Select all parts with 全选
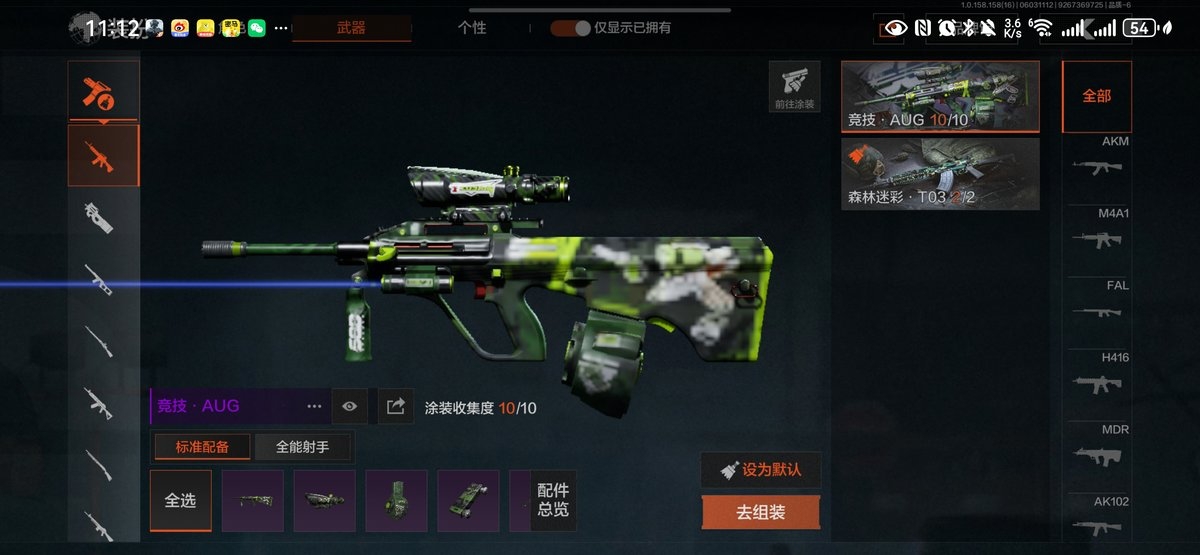1200x555 pixels. coord(180,500)
